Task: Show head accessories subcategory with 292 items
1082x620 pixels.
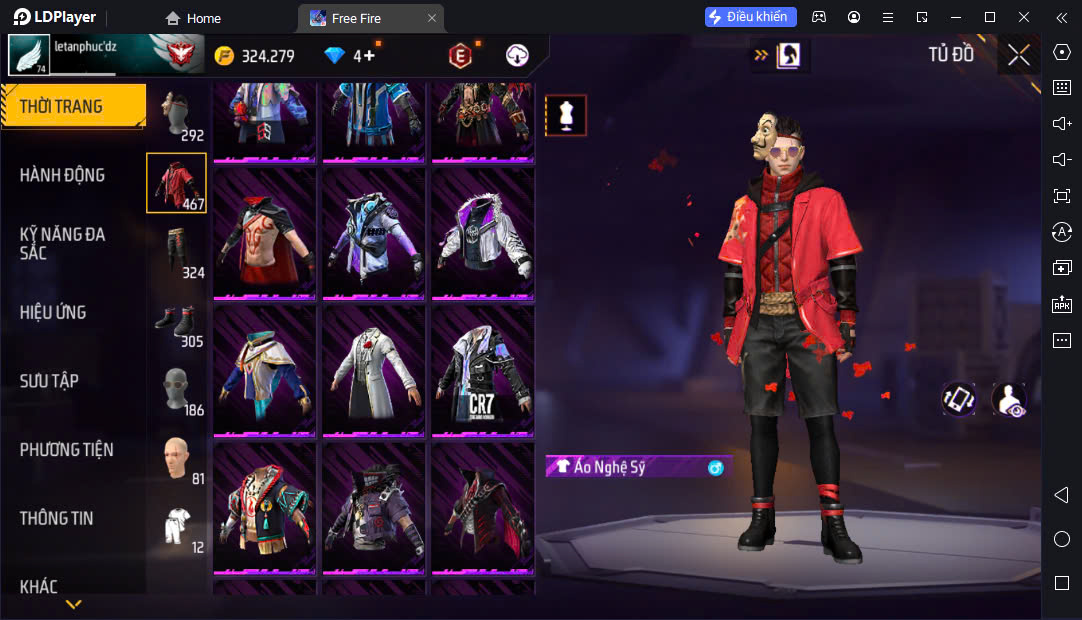Action: [x=177, y=116]
